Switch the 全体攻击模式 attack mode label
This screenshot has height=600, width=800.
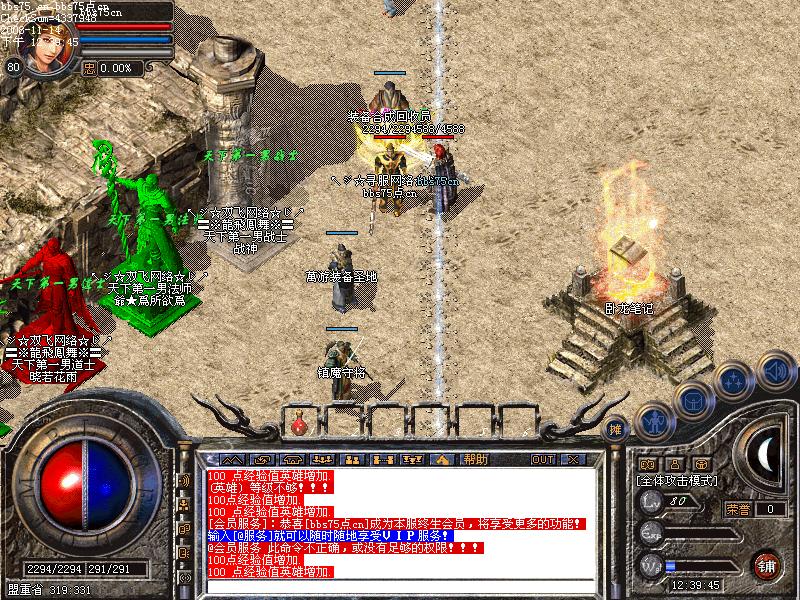677,481
